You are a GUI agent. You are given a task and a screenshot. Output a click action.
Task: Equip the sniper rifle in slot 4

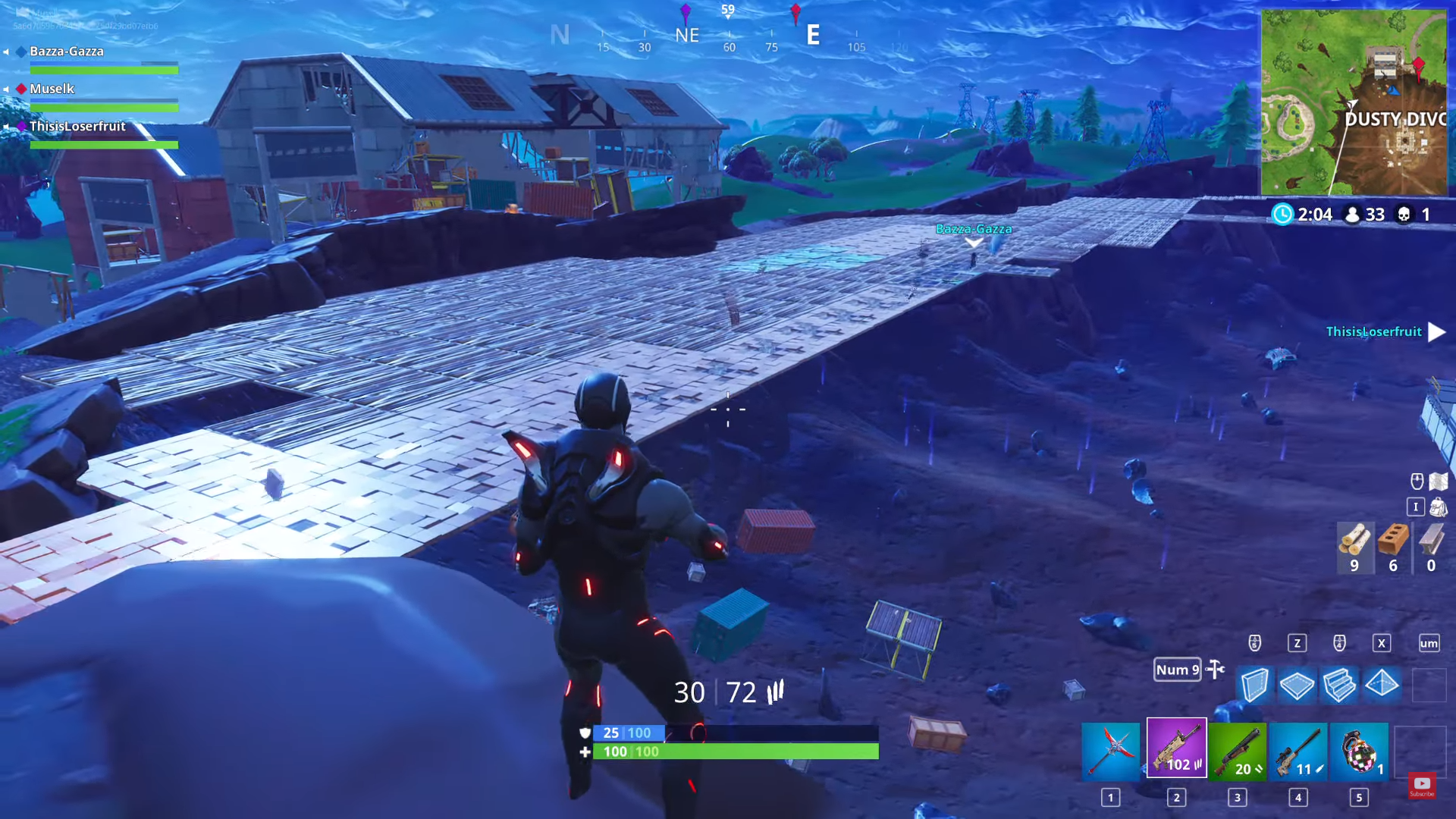1298,751
